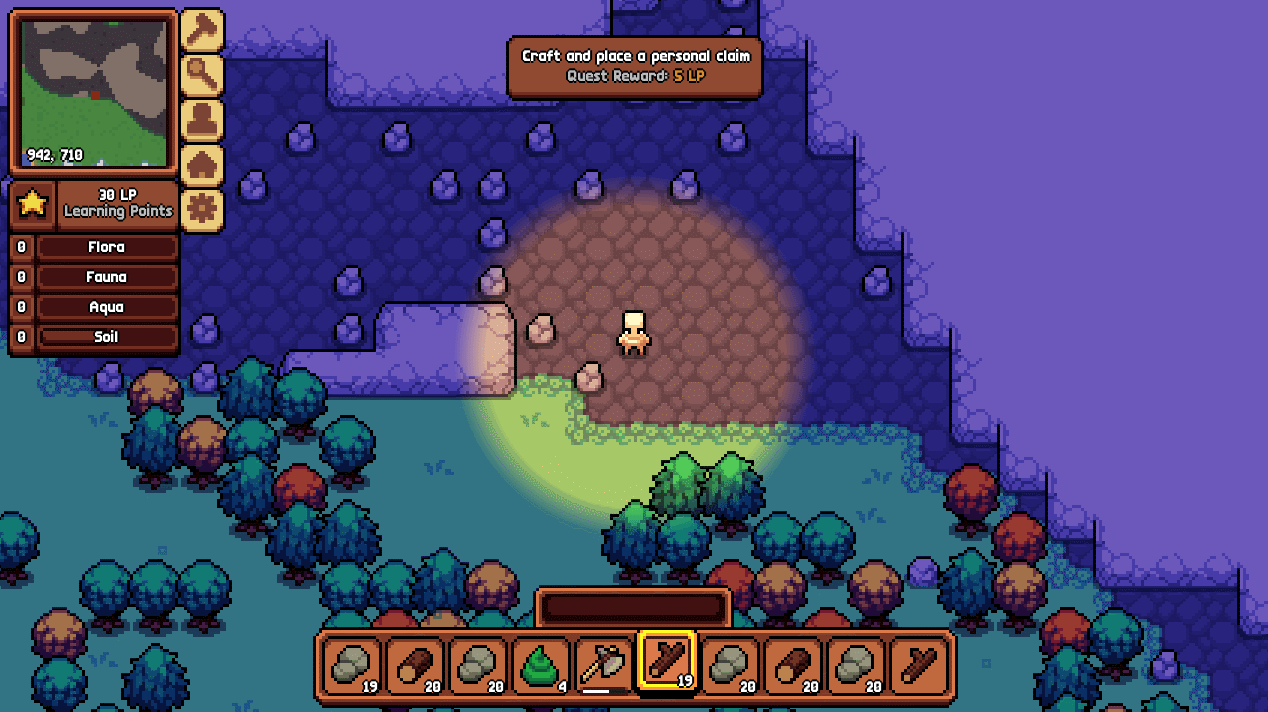Open the 30 LP Learning Points panel
Image resolution: width=1268 pixels, height=712 pixels.
coord(118,203)
